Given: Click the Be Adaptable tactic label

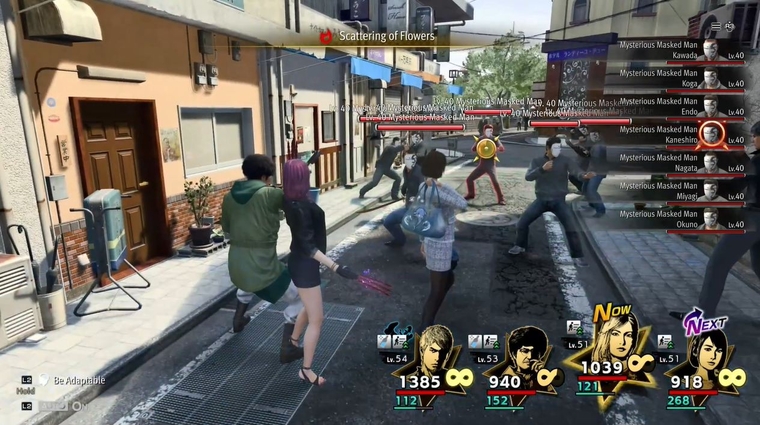Looking at the screenshot, I should (81, 381).
